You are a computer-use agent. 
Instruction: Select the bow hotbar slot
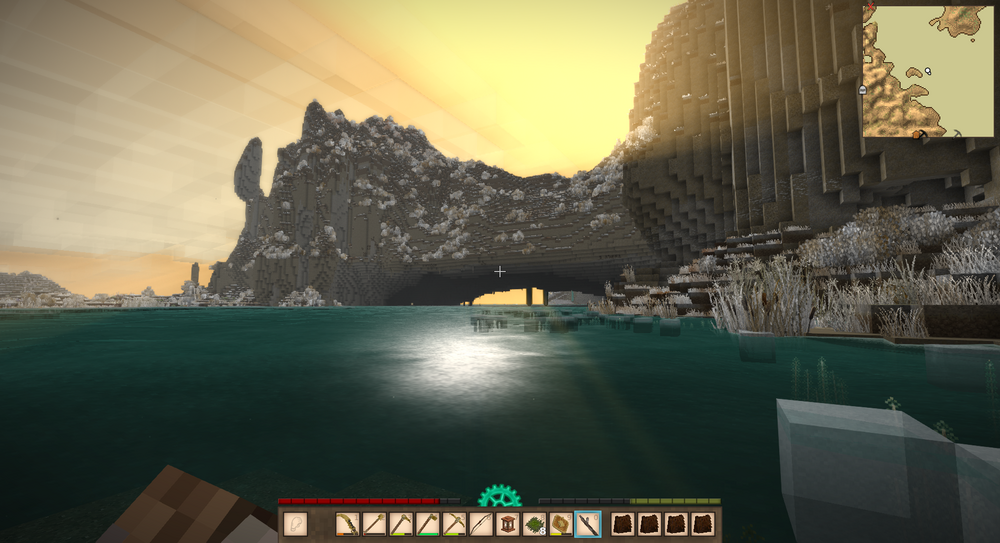[x=482, y=524]
